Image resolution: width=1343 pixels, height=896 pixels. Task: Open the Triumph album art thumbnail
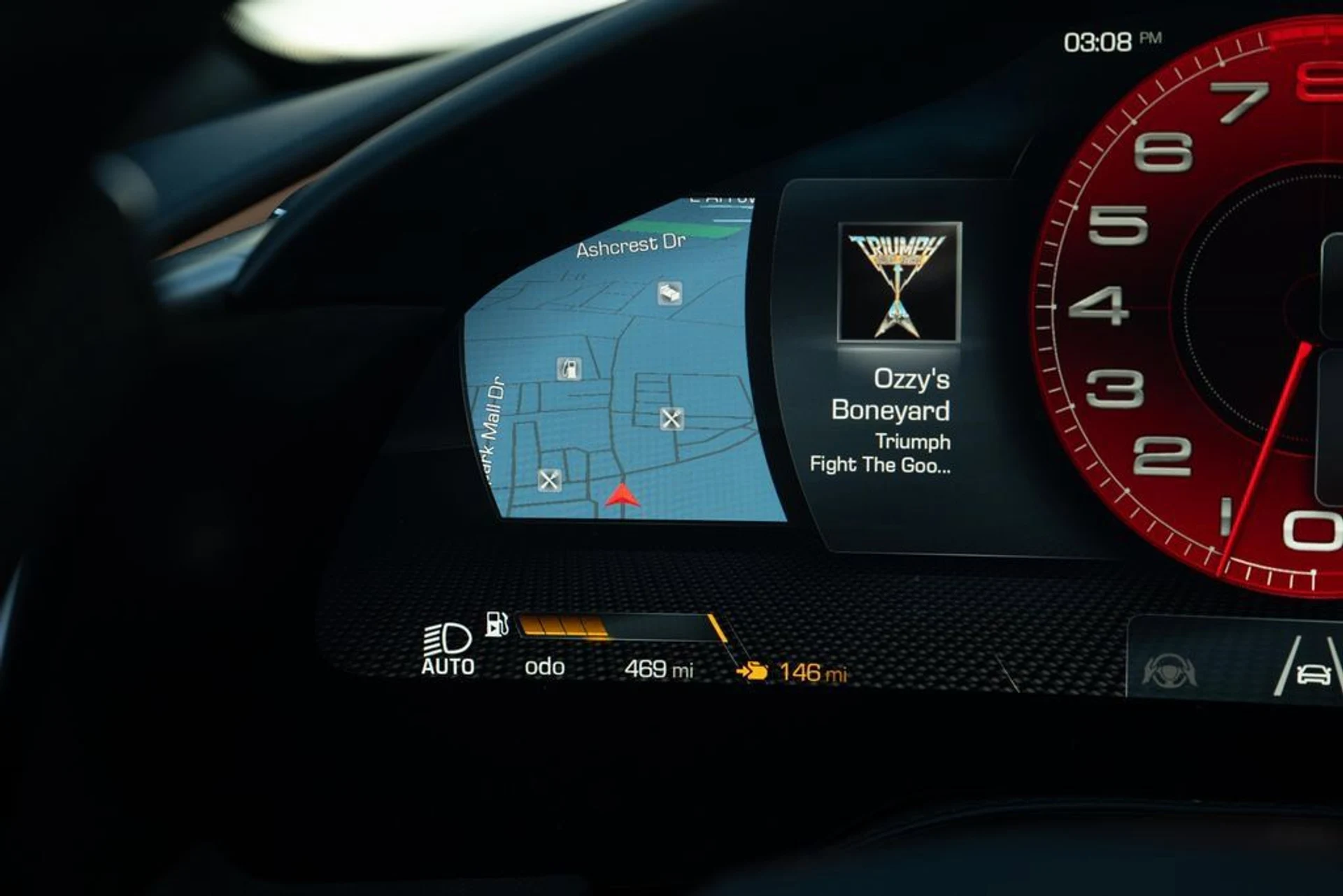pos(900,282)
